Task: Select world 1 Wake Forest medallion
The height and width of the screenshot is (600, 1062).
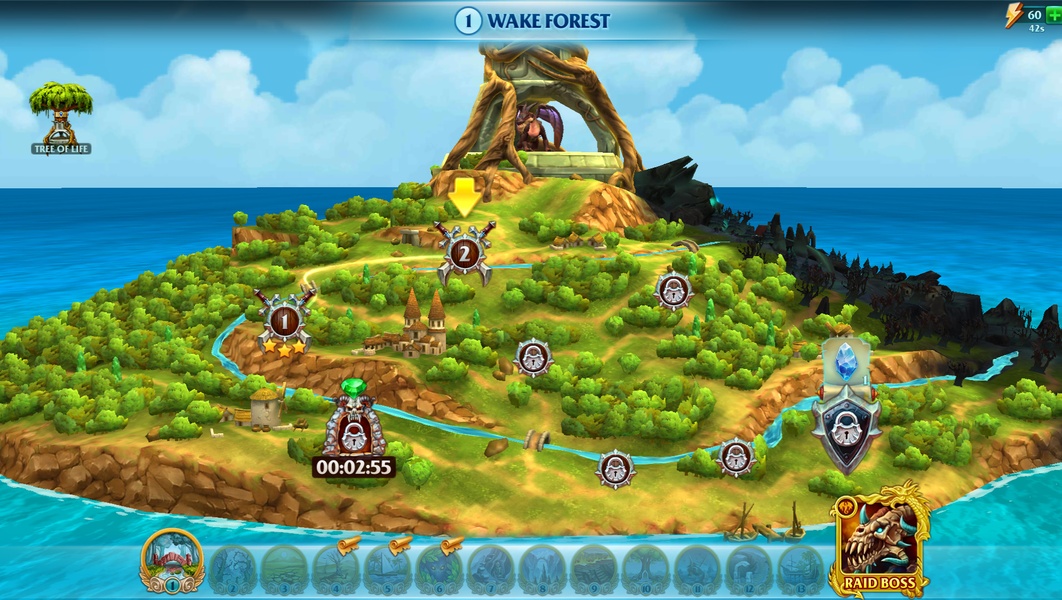Action: coord(173,562)
